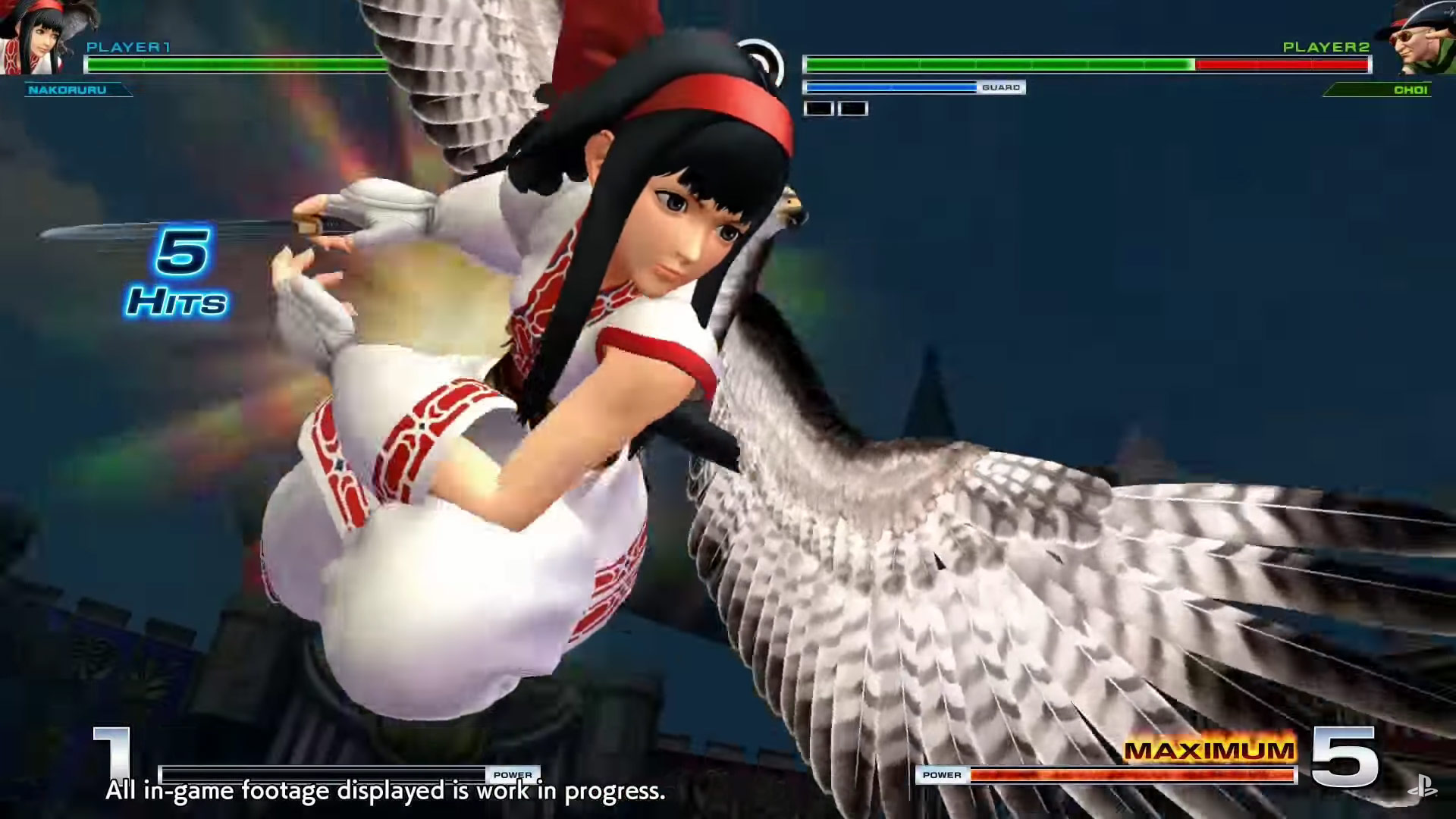Click the second empty stock box under the guard gauge
Image resolution: width=1456 pixels, height=819 pixels.
point(851,108)
